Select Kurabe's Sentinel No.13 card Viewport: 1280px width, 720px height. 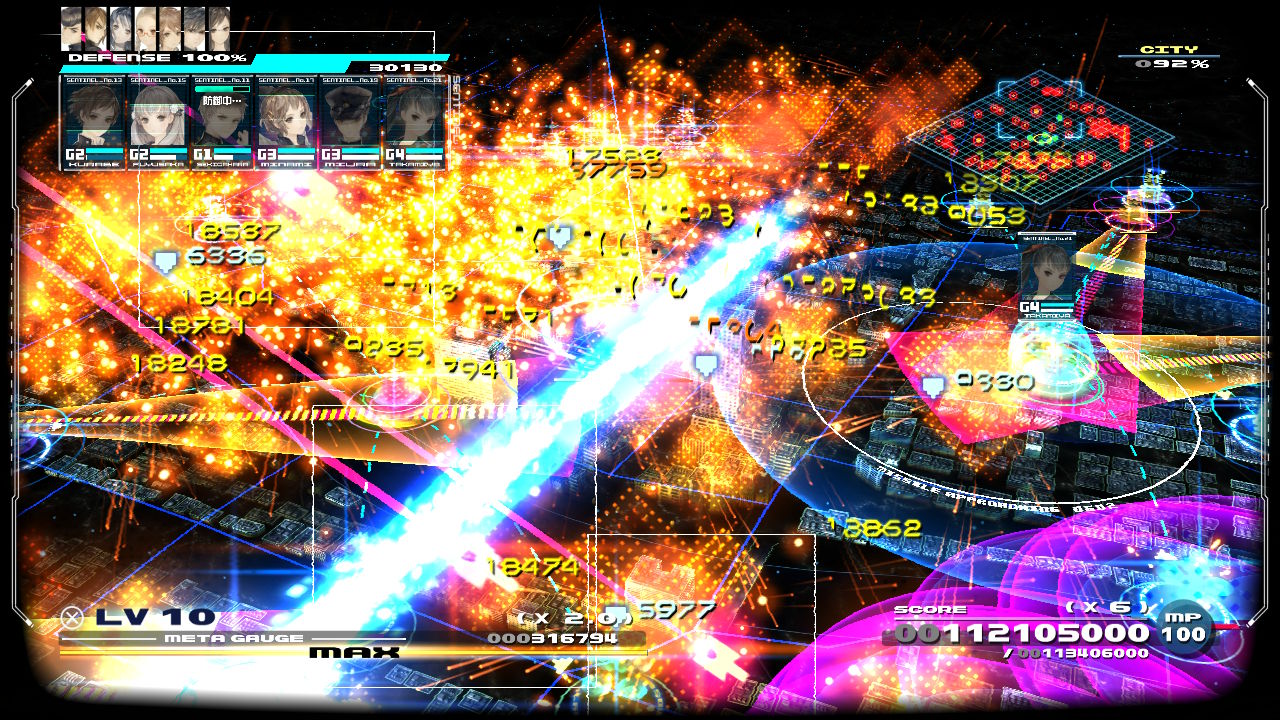click(94, 121)
